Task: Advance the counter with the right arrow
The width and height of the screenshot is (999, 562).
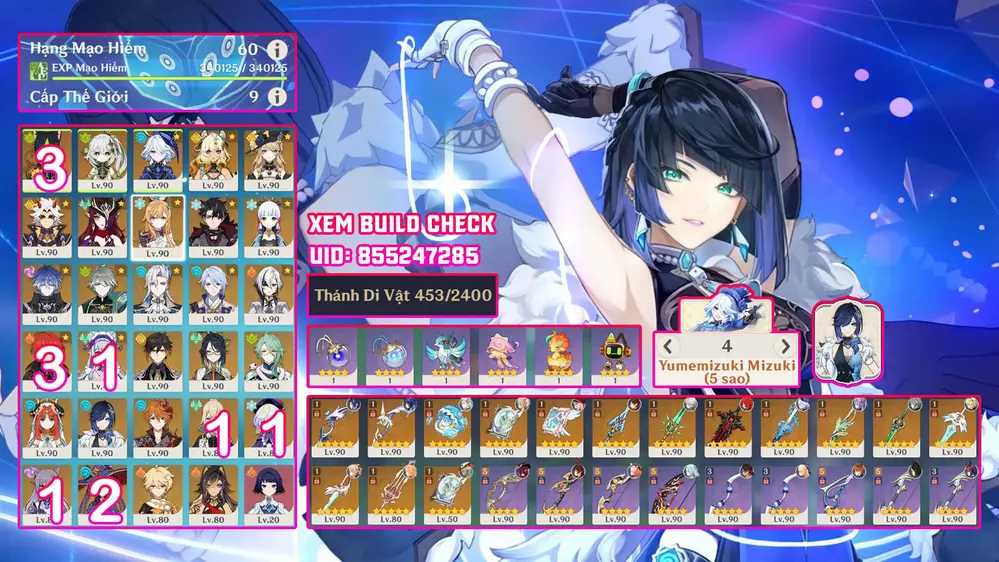Action: point(785,346)
